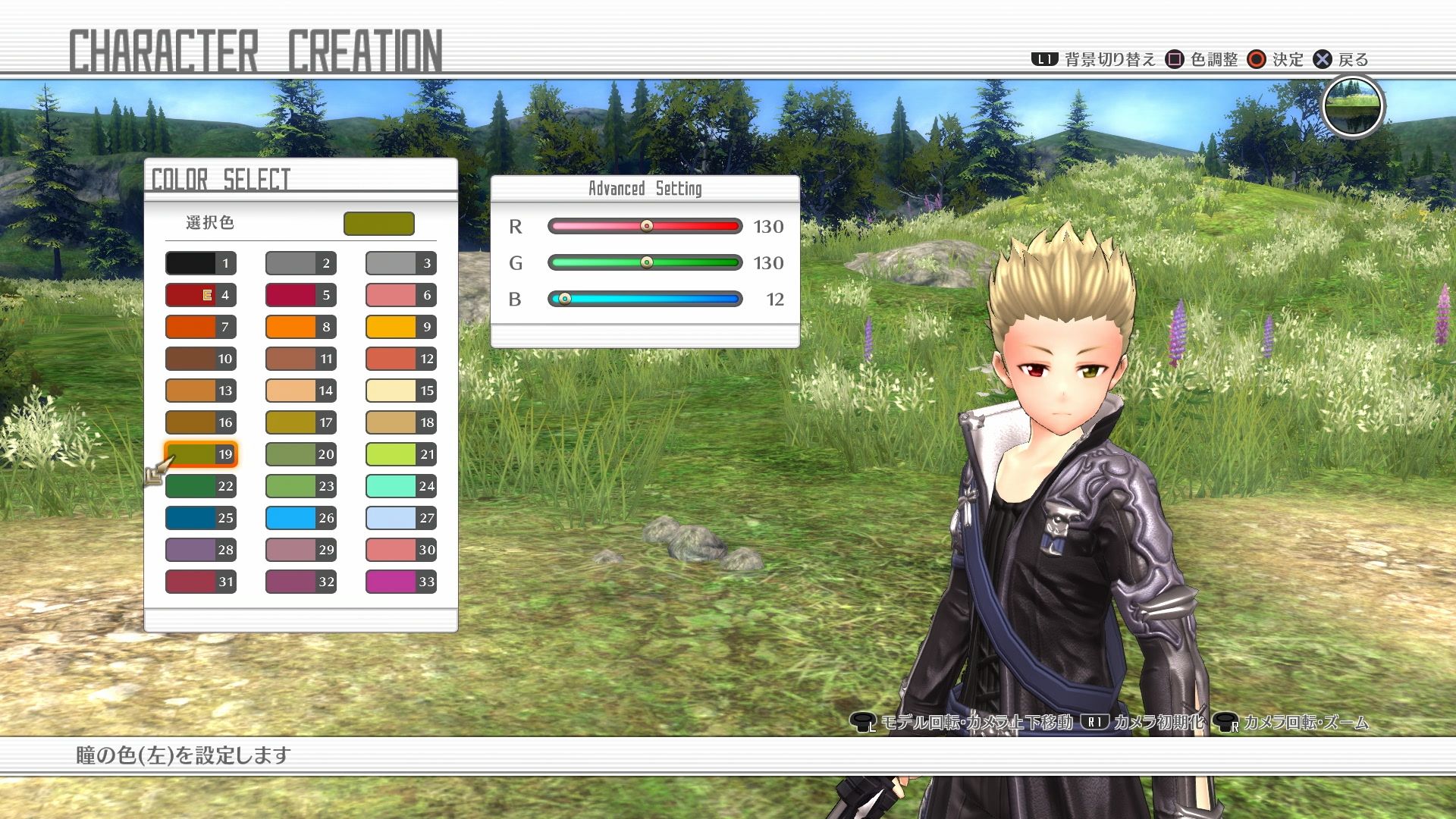The height and width of the screenshot is (819, 1456).
Task: Click the Advanced Setting panel header
Action: pos(645,188)
